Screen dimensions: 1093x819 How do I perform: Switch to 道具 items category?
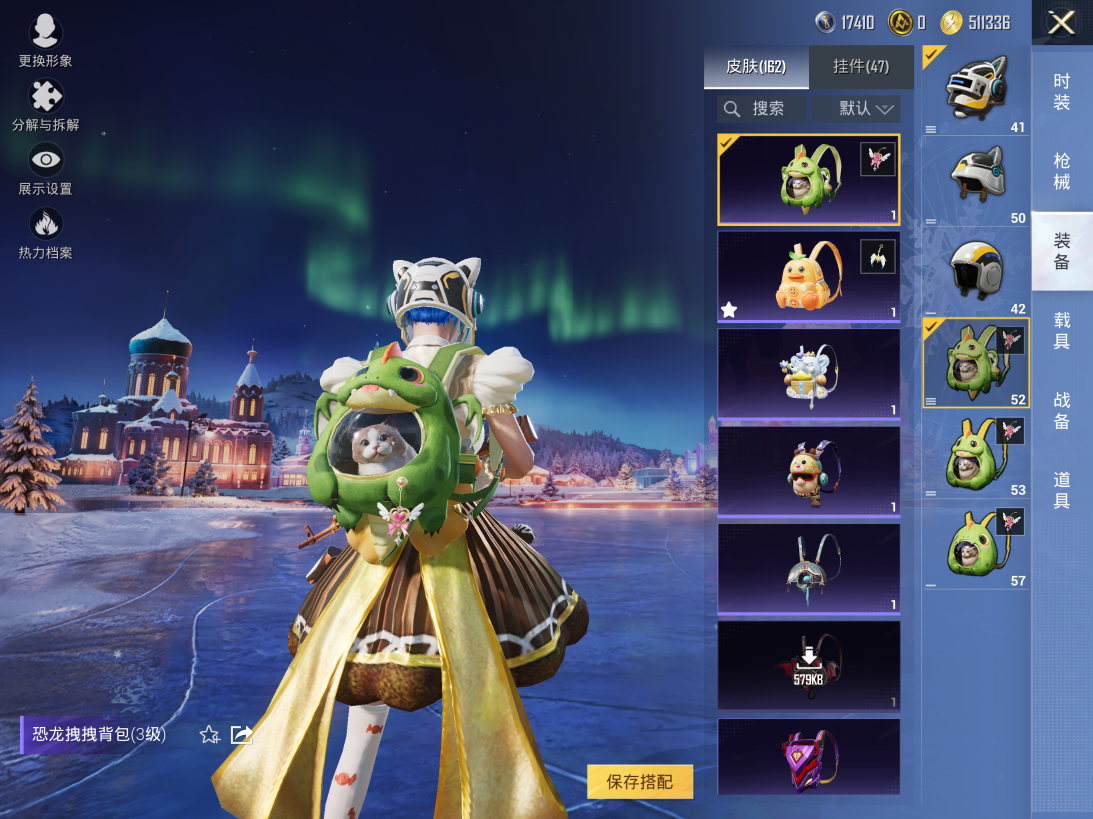[x=1062, y=490]
